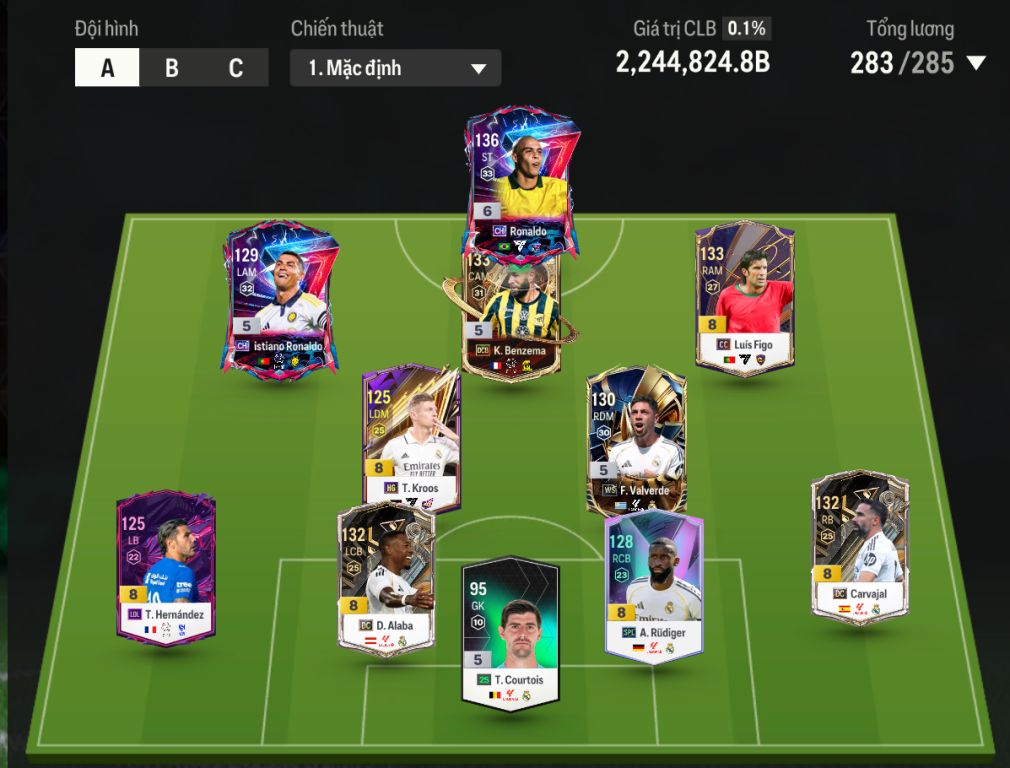Switch to squad tab A
The width and height of the screenshot is (1010, 768).
click(107, 68)
